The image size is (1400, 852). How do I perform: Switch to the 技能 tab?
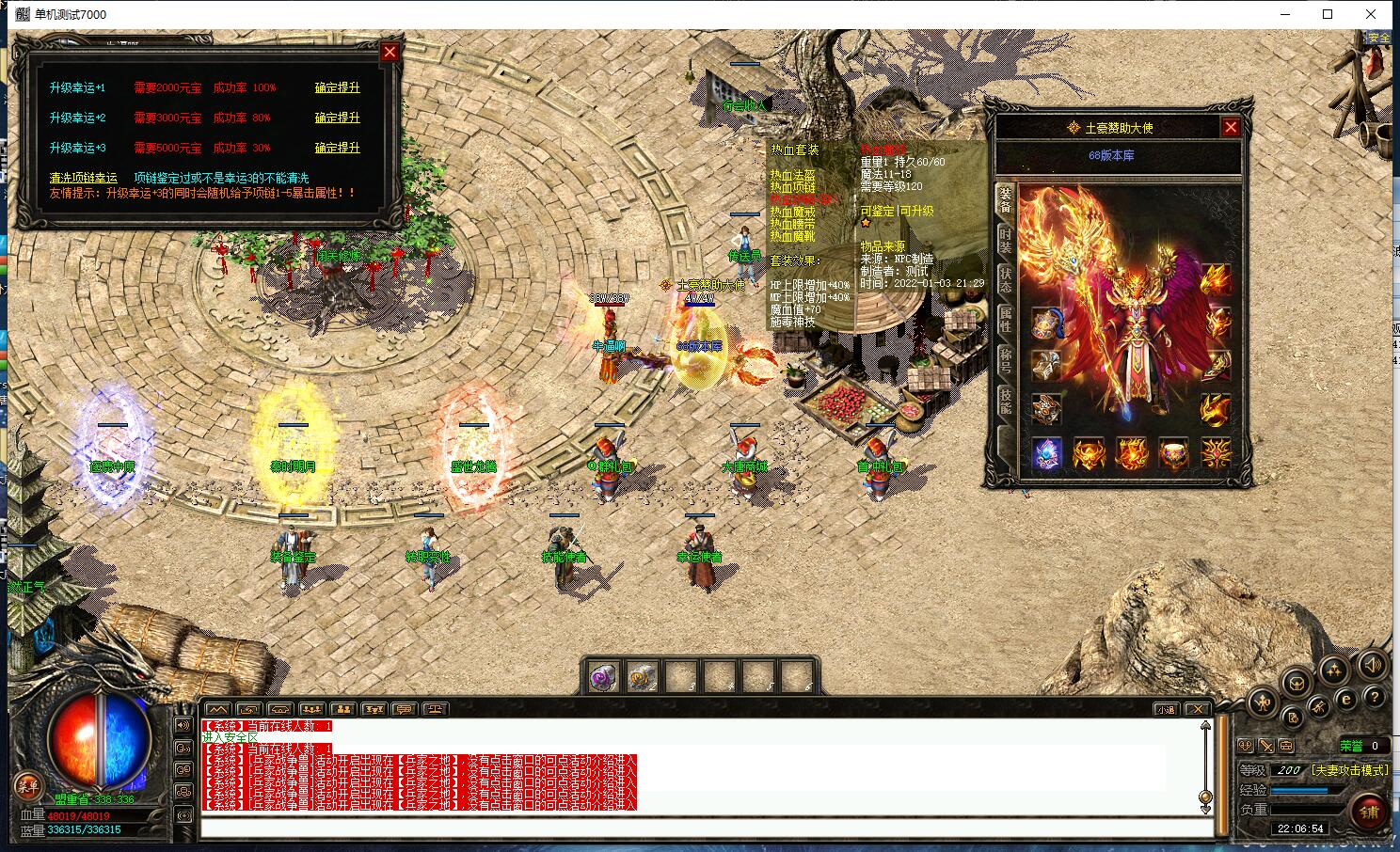pos(1005,401)
